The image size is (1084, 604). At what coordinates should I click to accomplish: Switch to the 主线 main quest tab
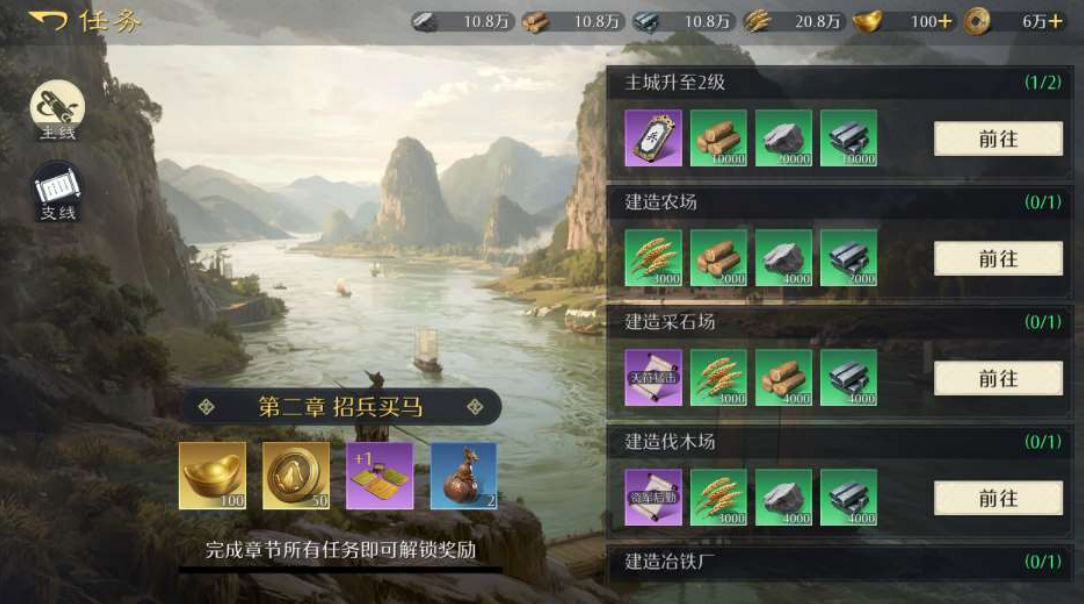(x=57, y=110)
